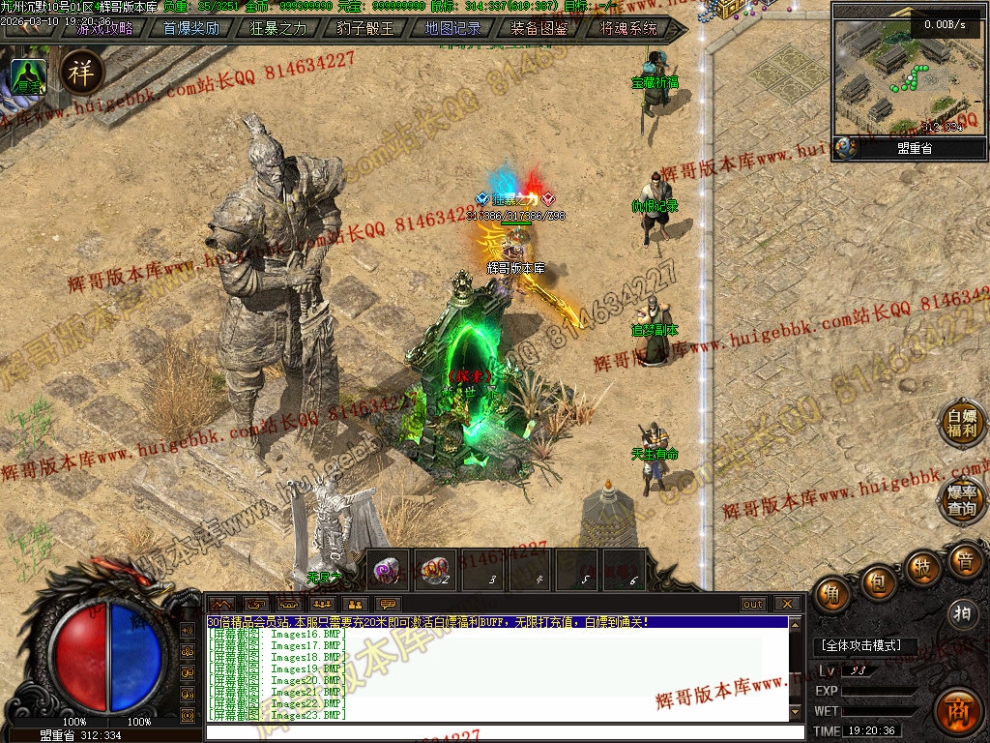Viewport: 990px width, 743px height.
Task: Open the 豹子骰王 dice menu
Action: pyautogui.click(x=365, y=28)
